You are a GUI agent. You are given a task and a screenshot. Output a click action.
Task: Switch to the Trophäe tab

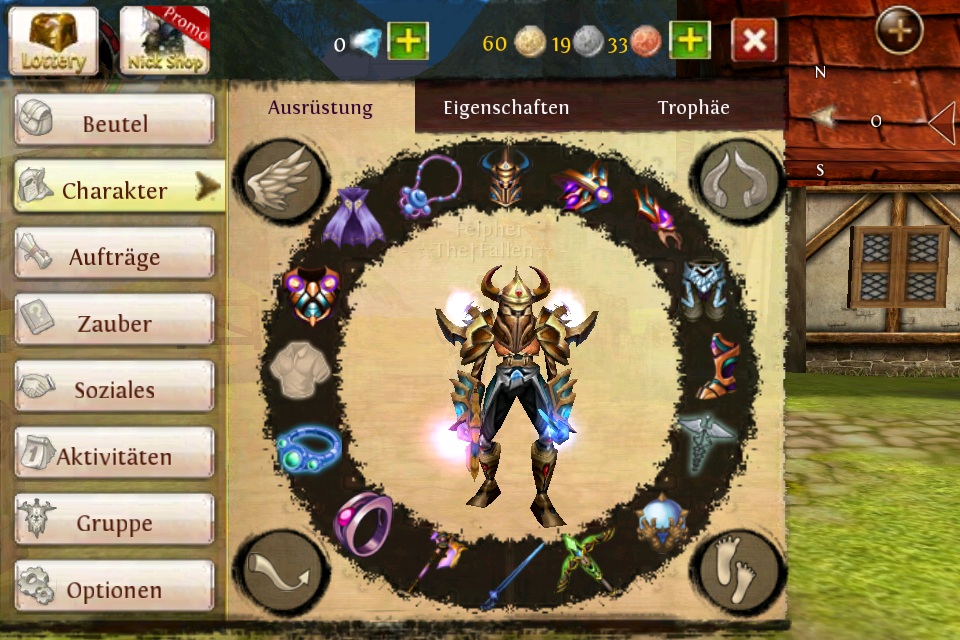693,108
